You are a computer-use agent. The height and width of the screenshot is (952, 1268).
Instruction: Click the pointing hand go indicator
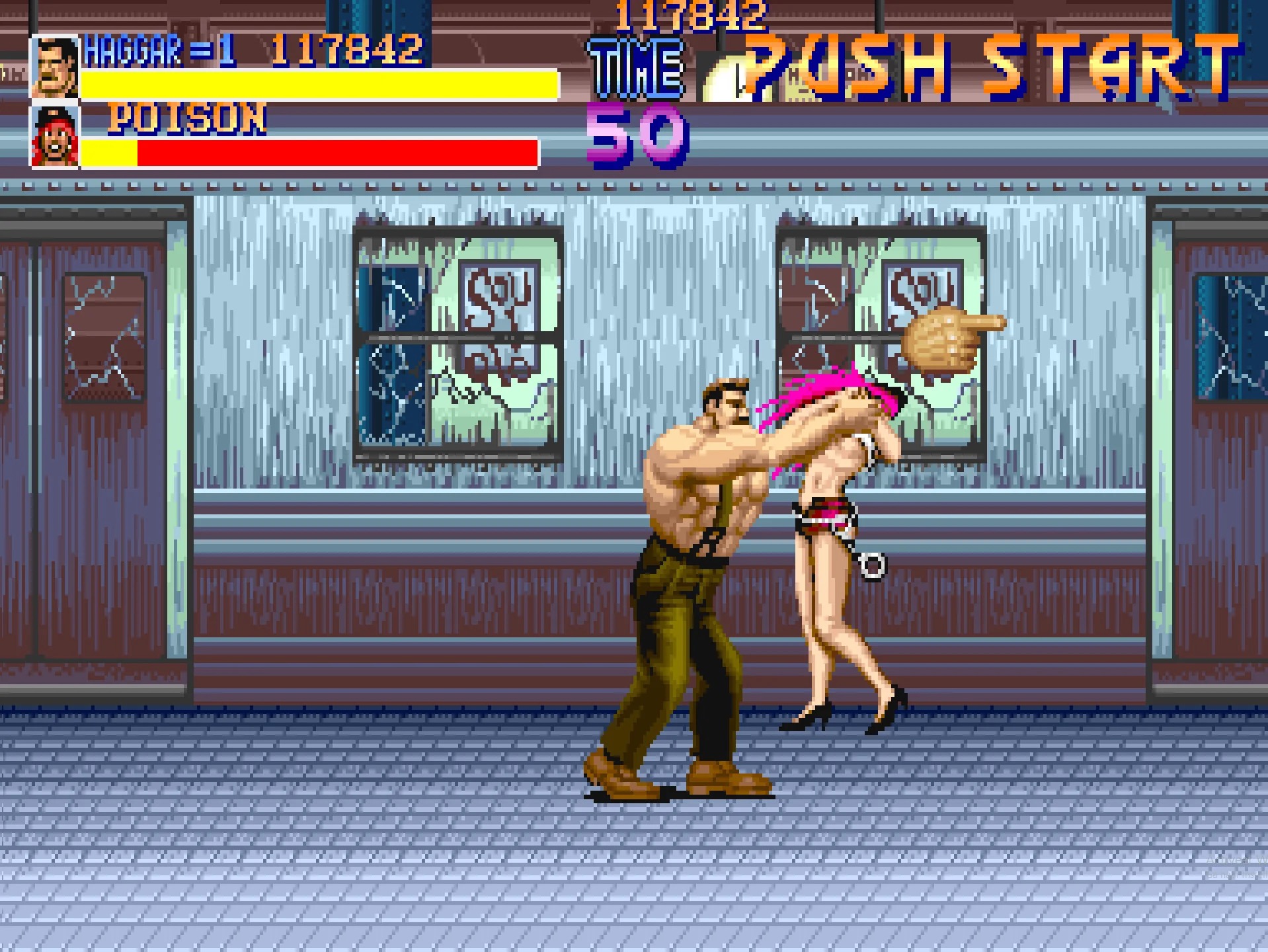[952, 338]
